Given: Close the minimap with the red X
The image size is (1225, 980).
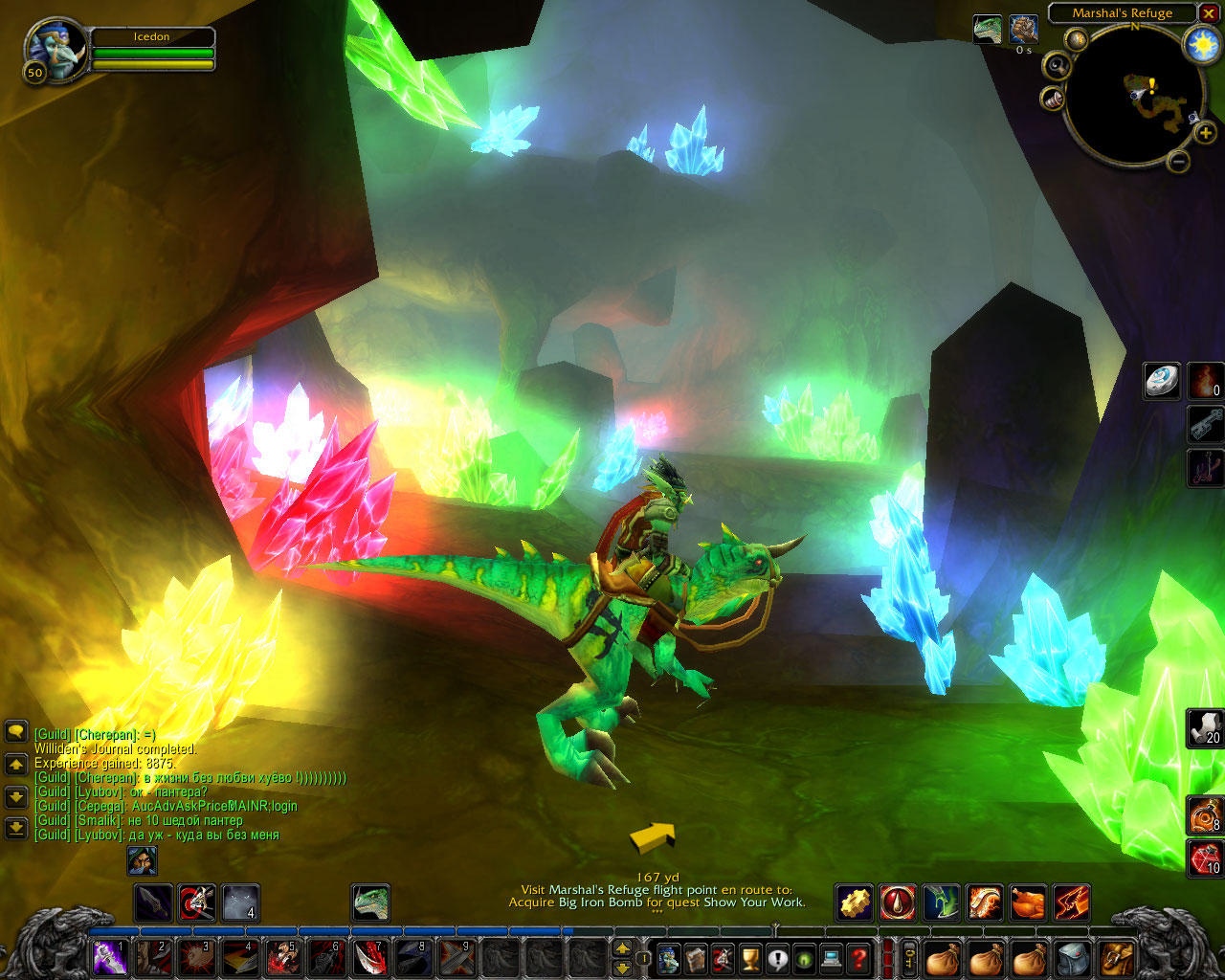Looking at the screenshot, I should click(x=1210, y=13).
